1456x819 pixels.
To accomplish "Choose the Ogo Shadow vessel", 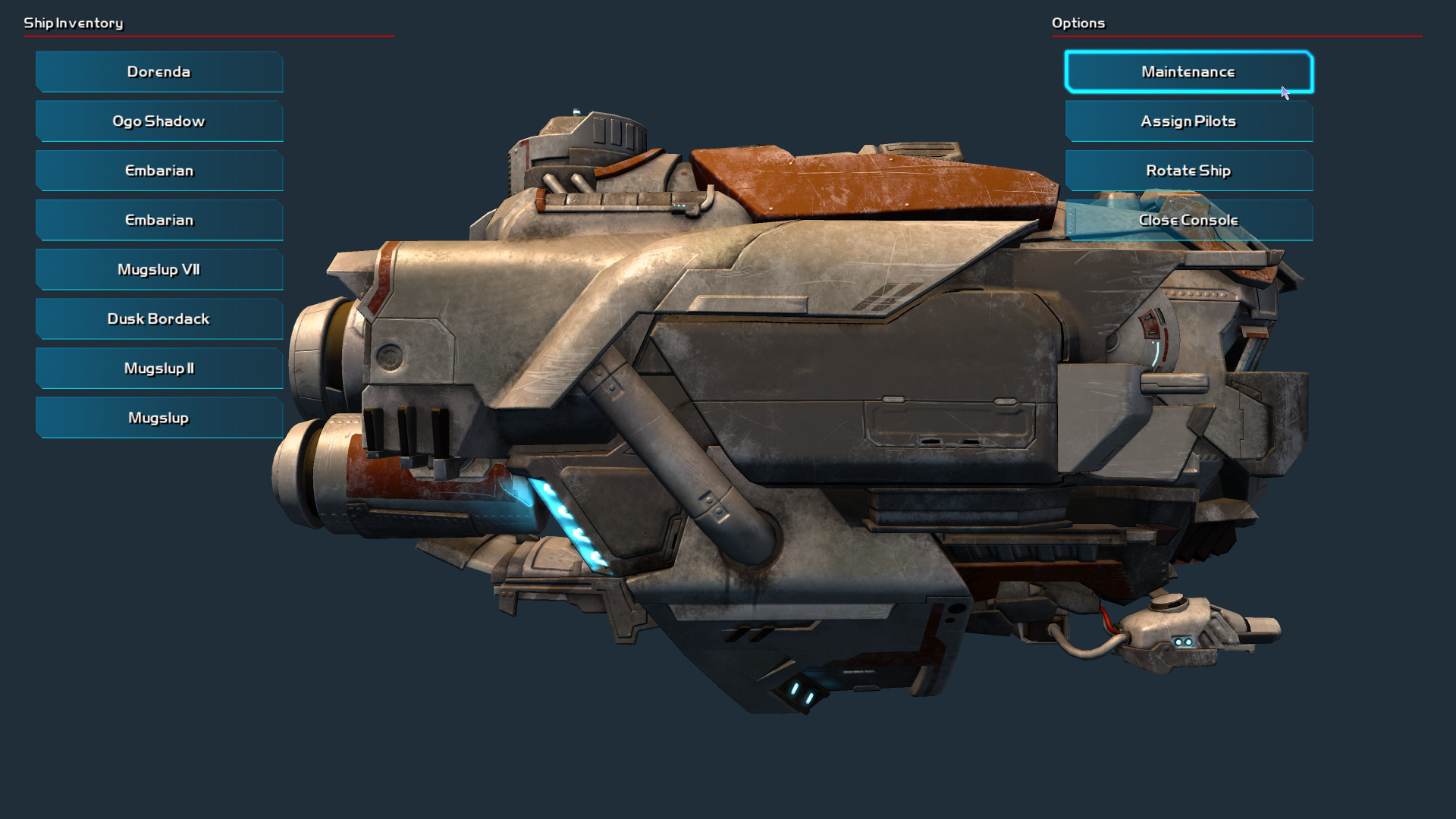I will point(158,121).
